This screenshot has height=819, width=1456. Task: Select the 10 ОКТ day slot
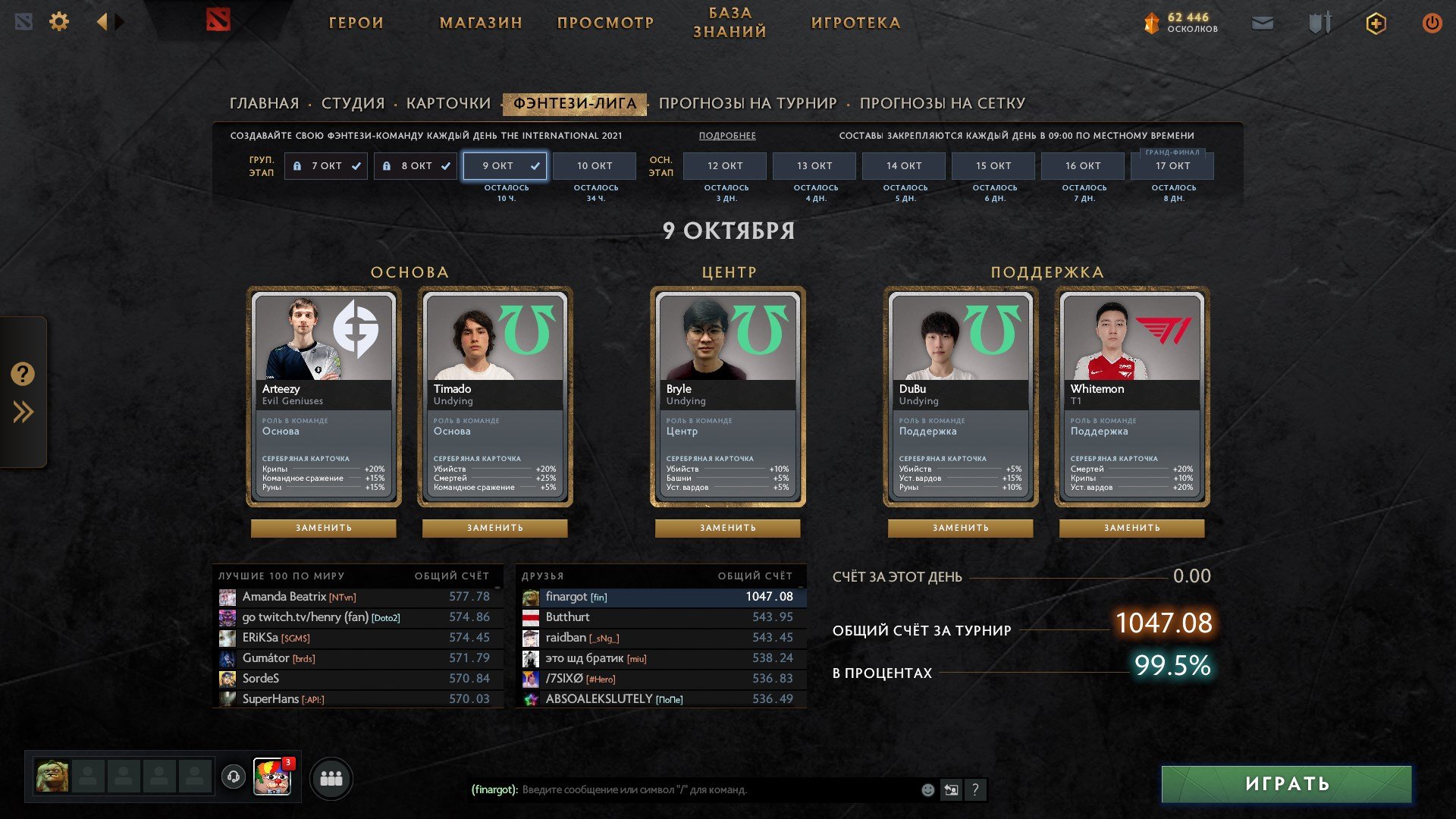[595, 165]
